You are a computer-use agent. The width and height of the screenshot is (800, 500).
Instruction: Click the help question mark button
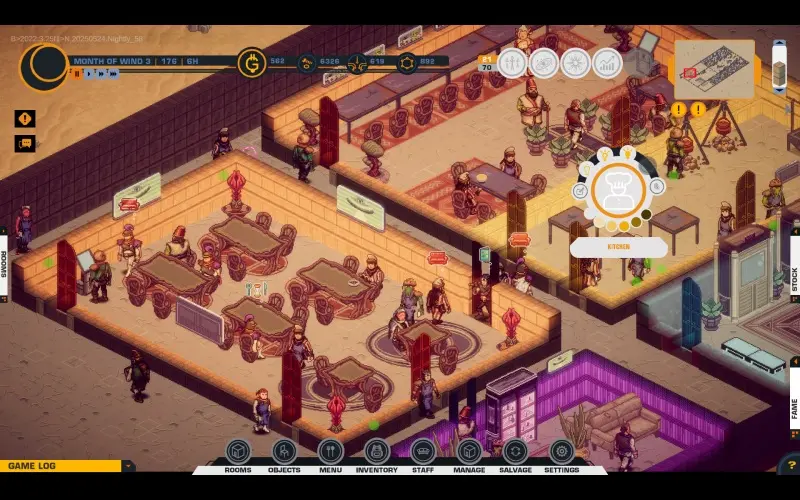(789, 465)
